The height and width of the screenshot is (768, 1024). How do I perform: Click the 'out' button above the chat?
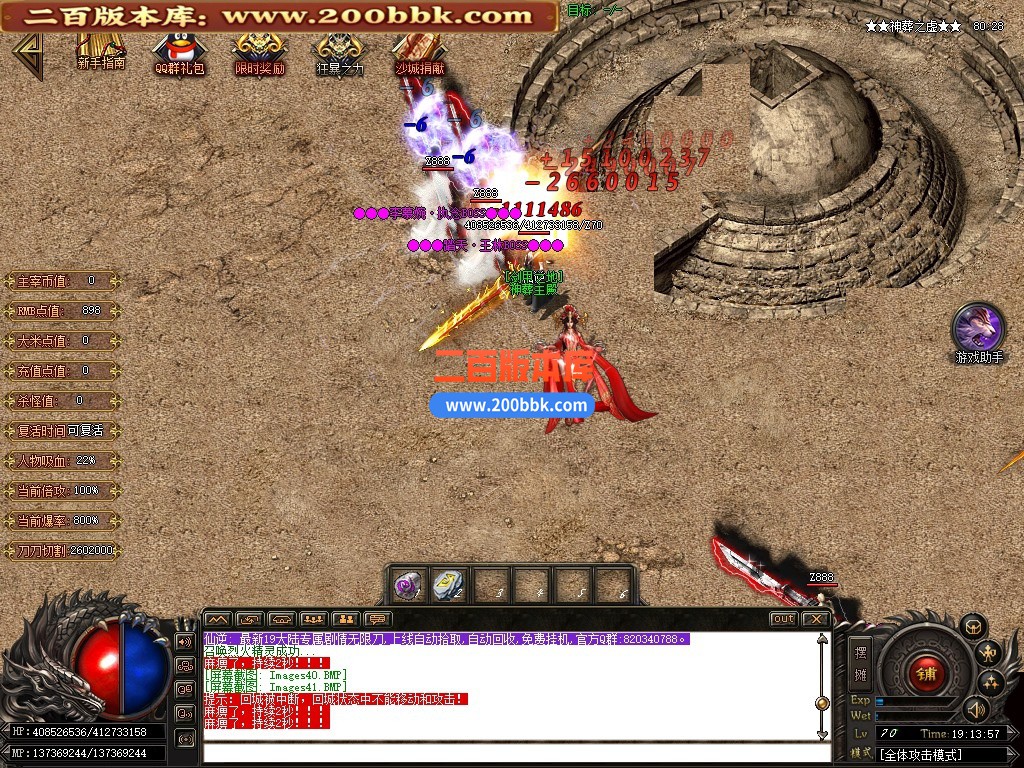coord(783,619)
